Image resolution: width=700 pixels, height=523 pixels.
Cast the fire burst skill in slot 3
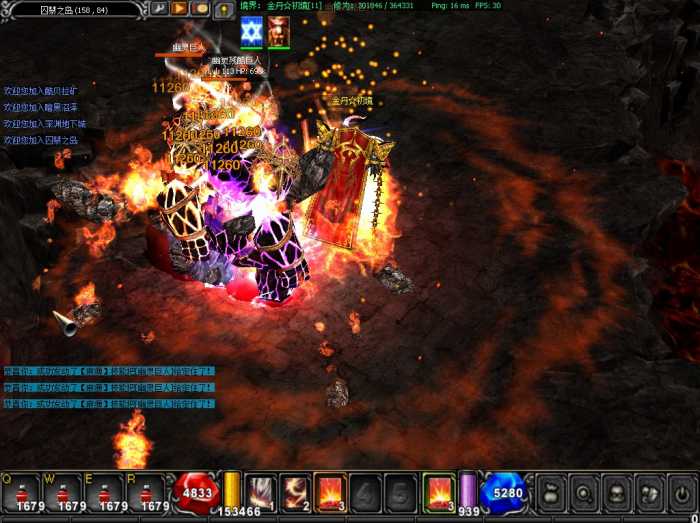tap(331, 491)
